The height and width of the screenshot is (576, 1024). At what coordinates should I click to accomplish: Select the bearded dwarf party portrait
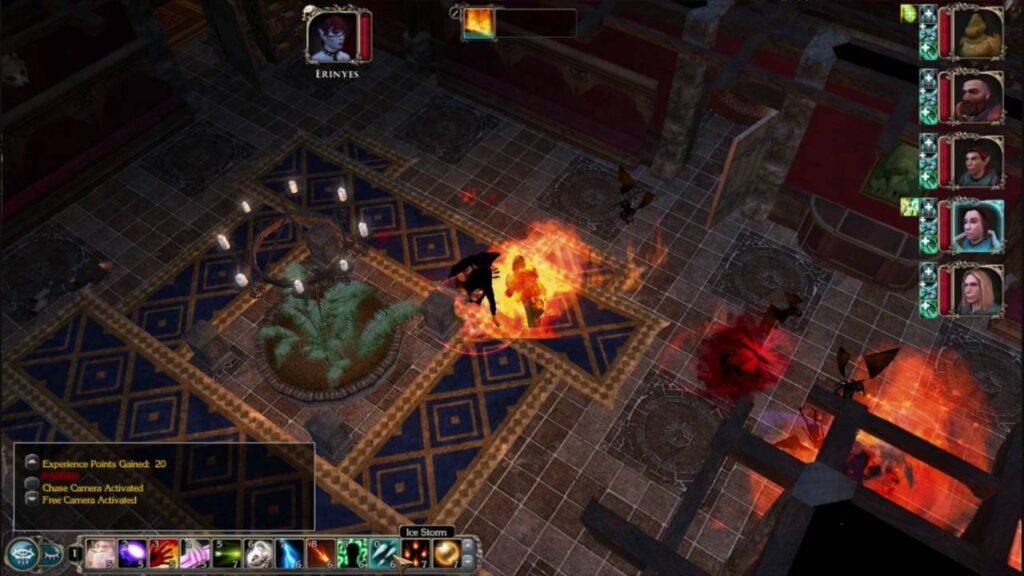point(977,97)
